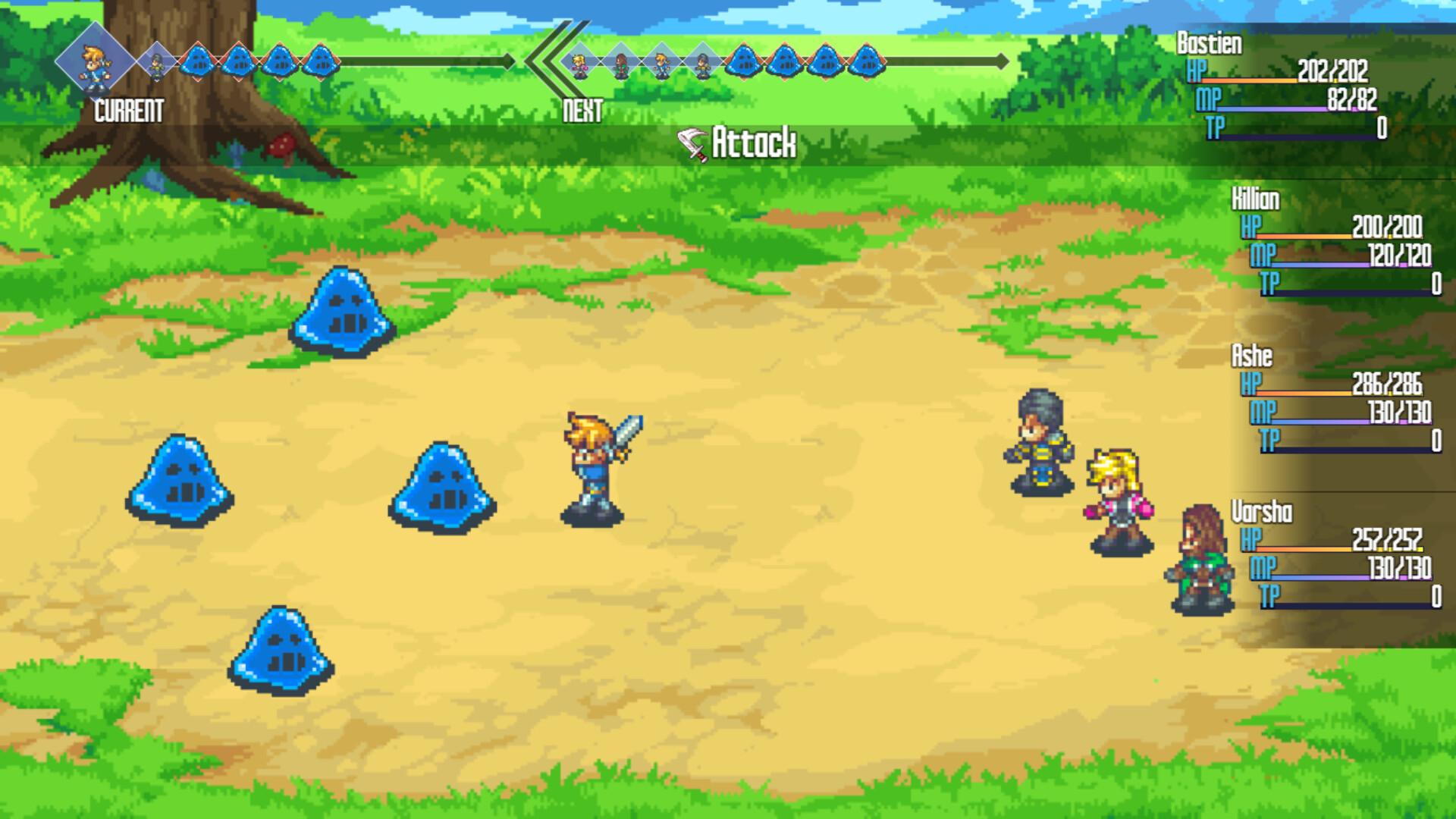Confirm the Attack command label
1456x819 pixels.
(x=755, y=141)
